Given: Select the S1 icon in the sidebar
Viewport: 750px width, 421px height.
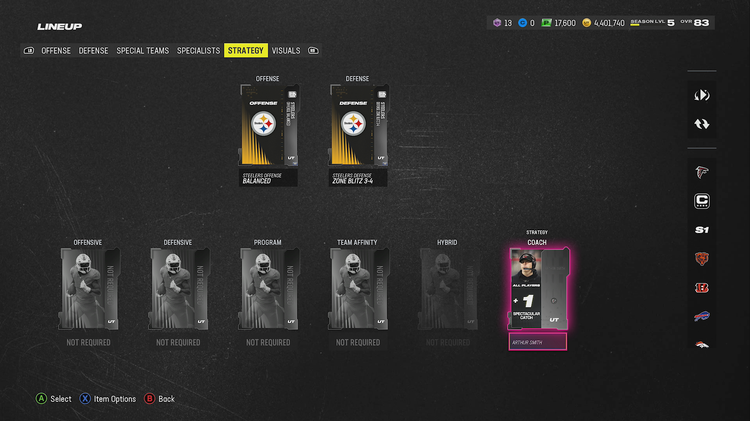Looking at the screenshot, I should coord(702,230).
